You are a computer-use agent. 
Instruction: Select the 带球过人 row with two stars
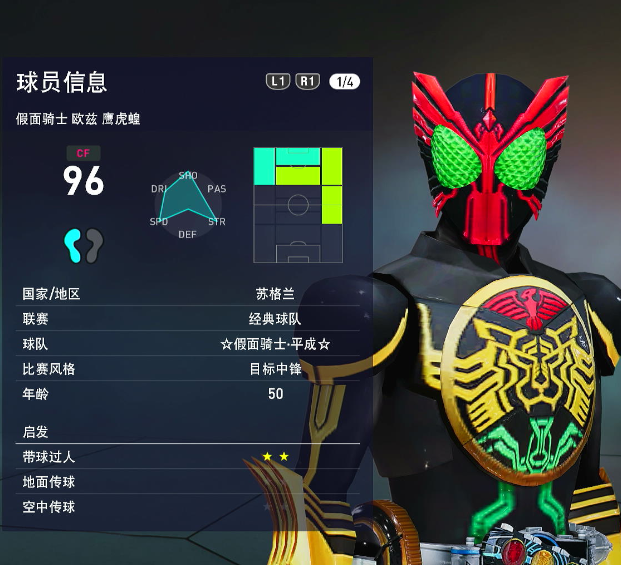189,457
